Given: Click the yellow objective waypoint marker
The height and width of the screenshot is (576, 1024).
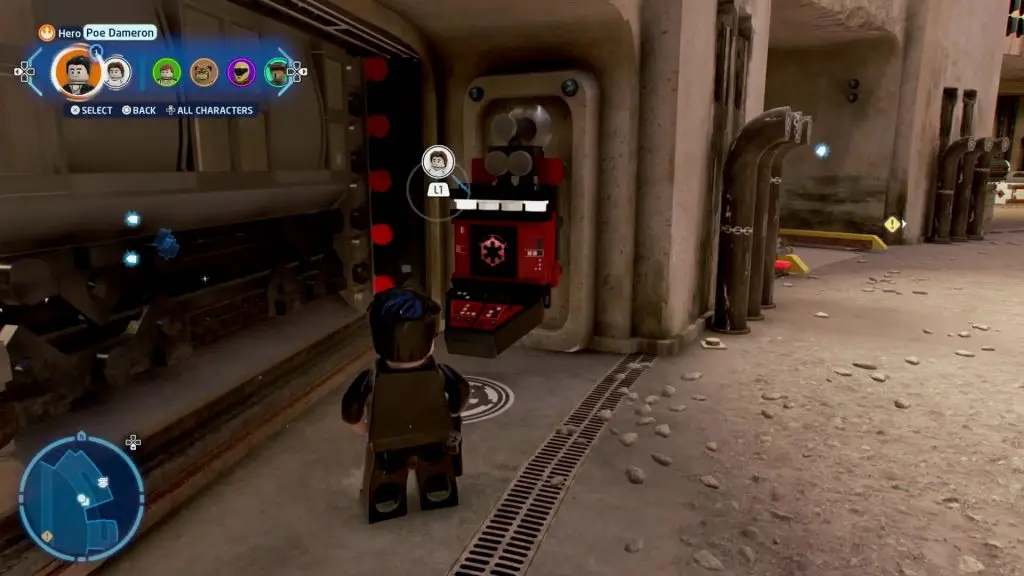Looking at the screenshot, I should 891,224.
